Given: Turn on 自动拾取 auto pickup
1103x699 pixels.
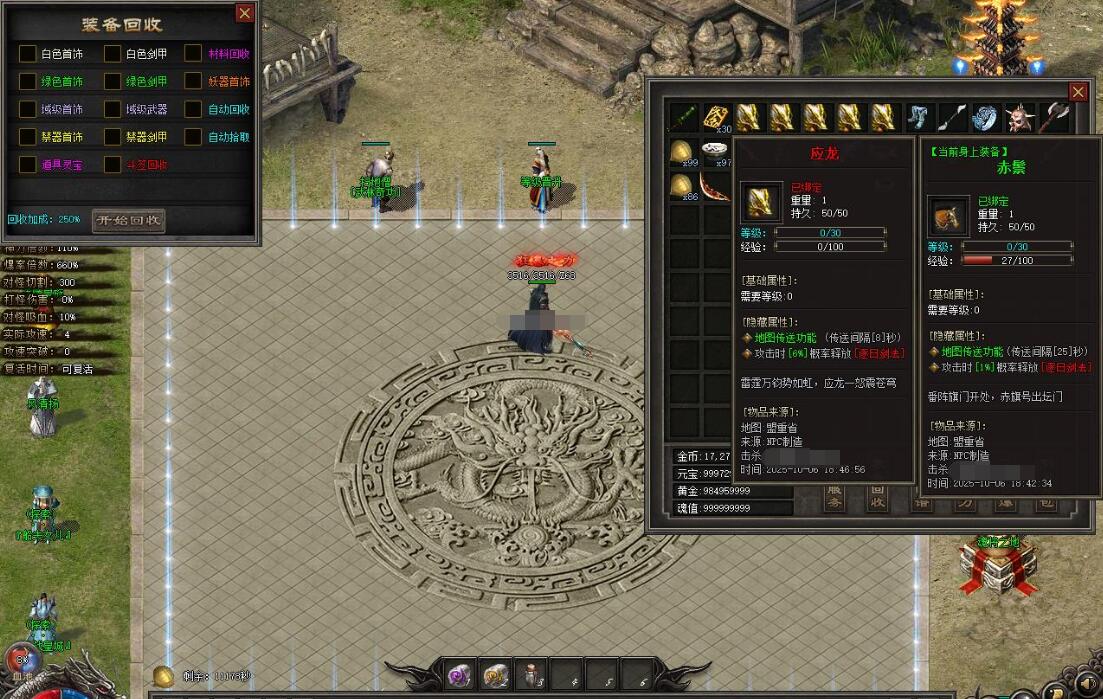Looking at the screenshot, I should click(x=193, y=137).
